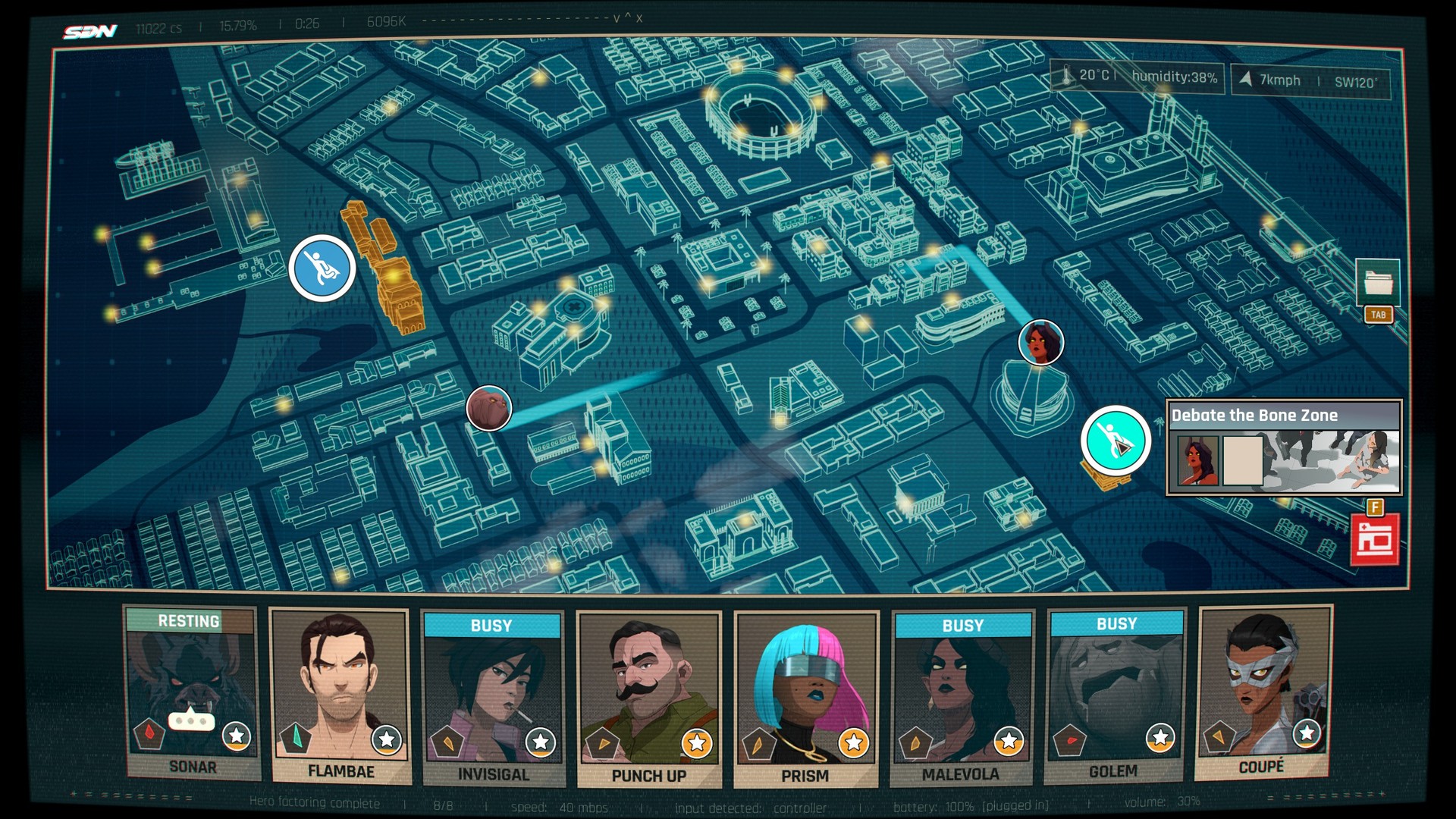Open the Debate the Bone Zone panel
The height and width of the screenshot is (819, 1456).
(x=1284, y=447)
